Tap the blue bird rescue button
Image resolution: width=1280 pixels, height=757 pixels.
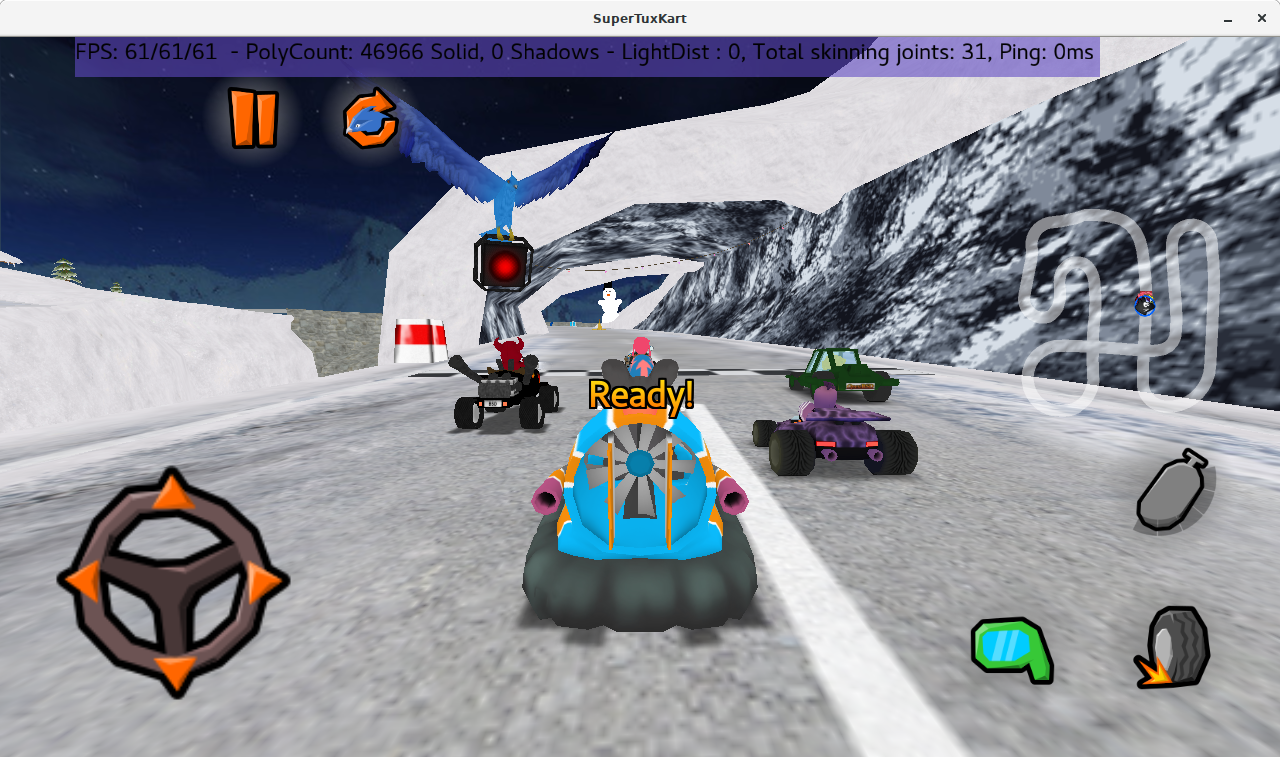point(371,119)
